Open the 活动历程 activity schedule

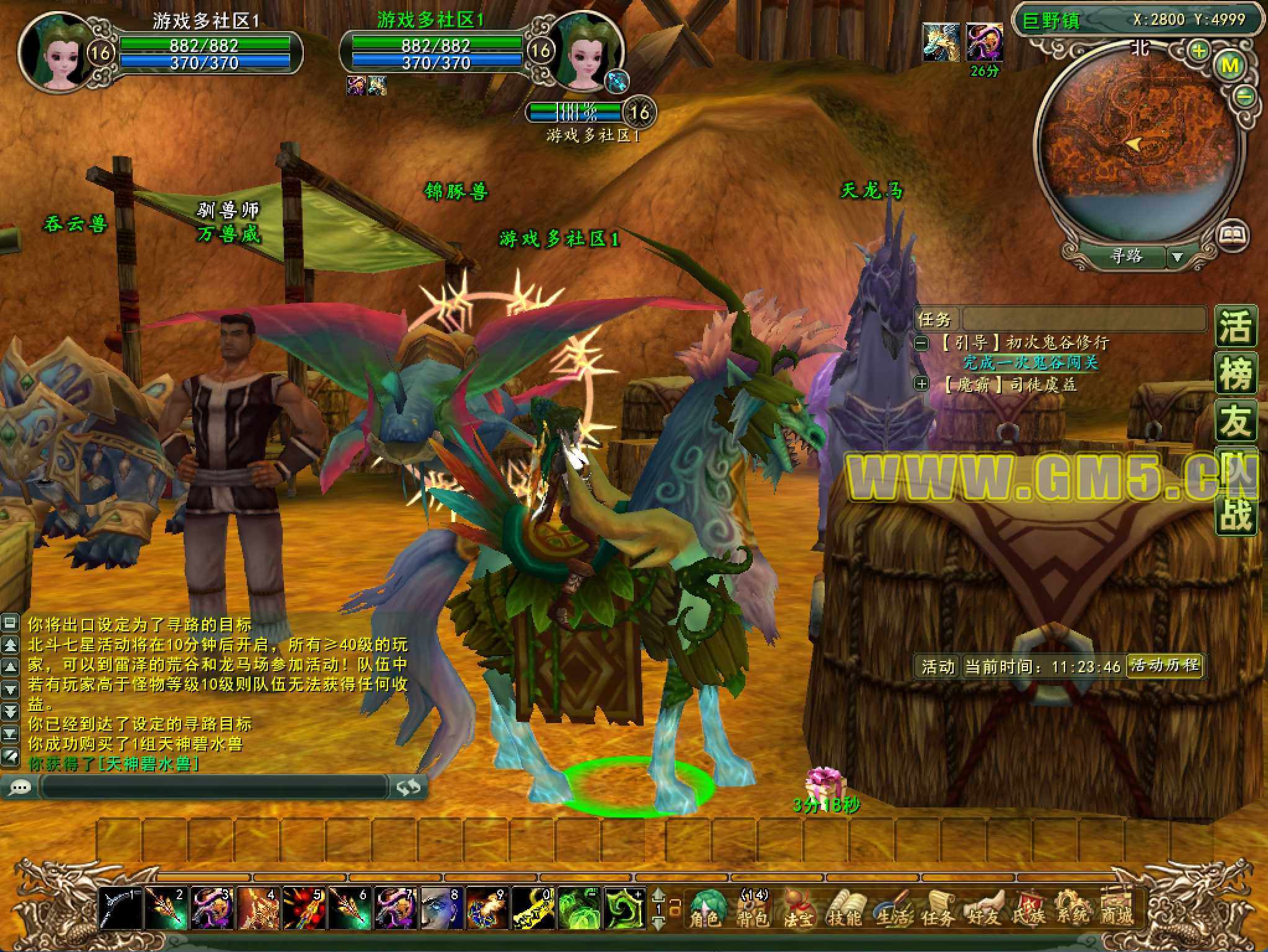pos(1164,666)
